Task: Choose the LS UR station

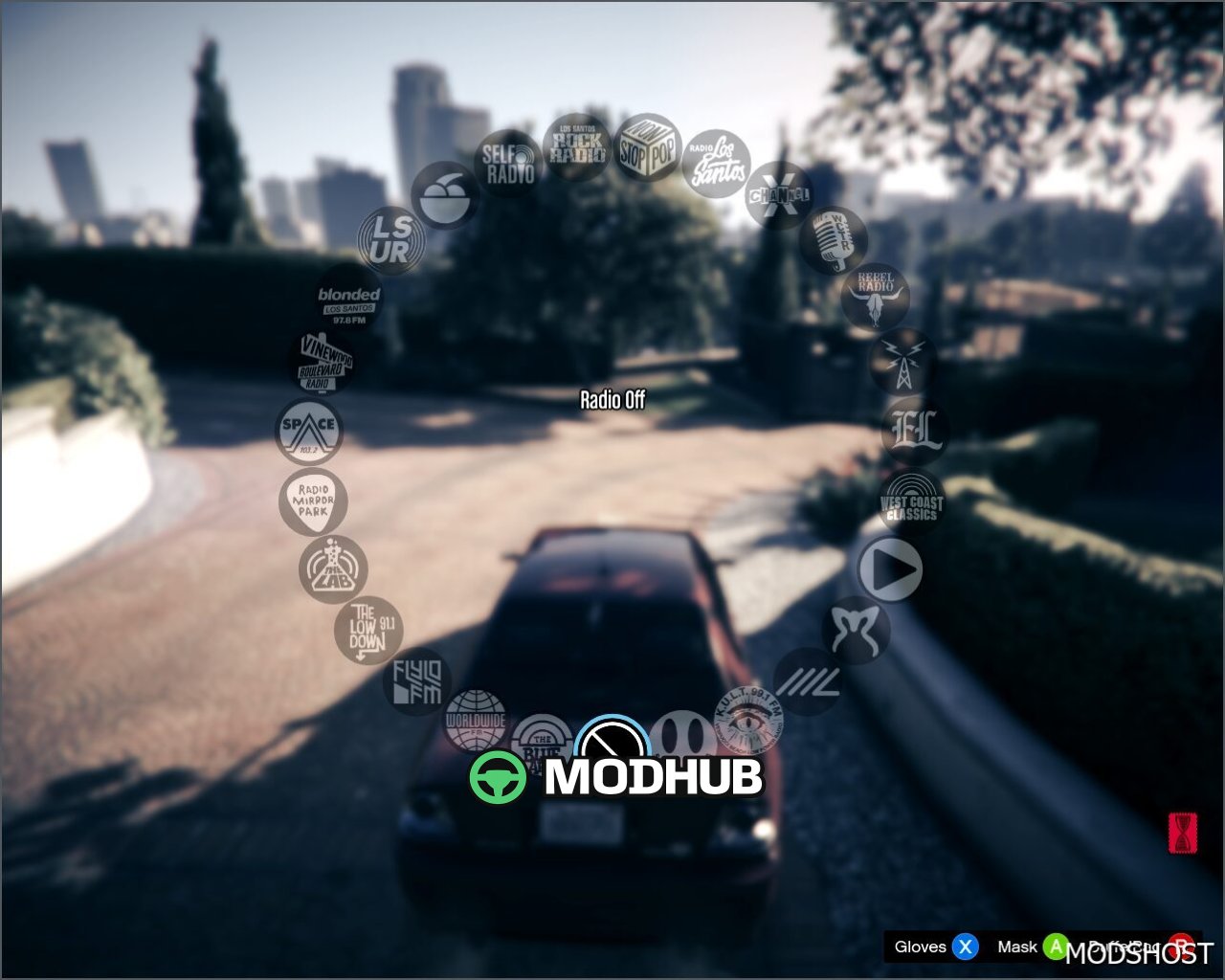Action: tap(390, 239)
